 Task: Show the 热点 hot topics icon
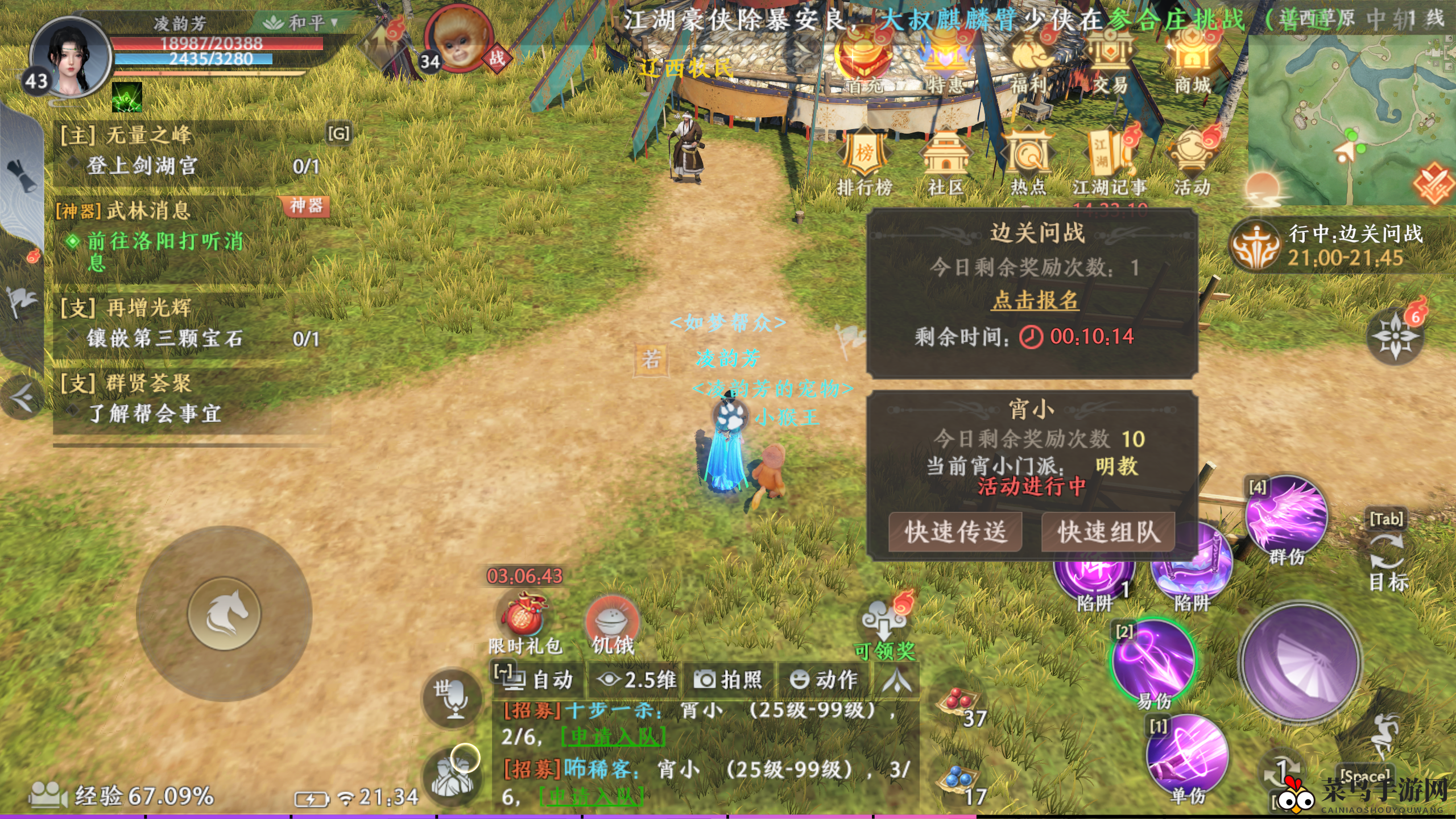(x=1028, y=161)
